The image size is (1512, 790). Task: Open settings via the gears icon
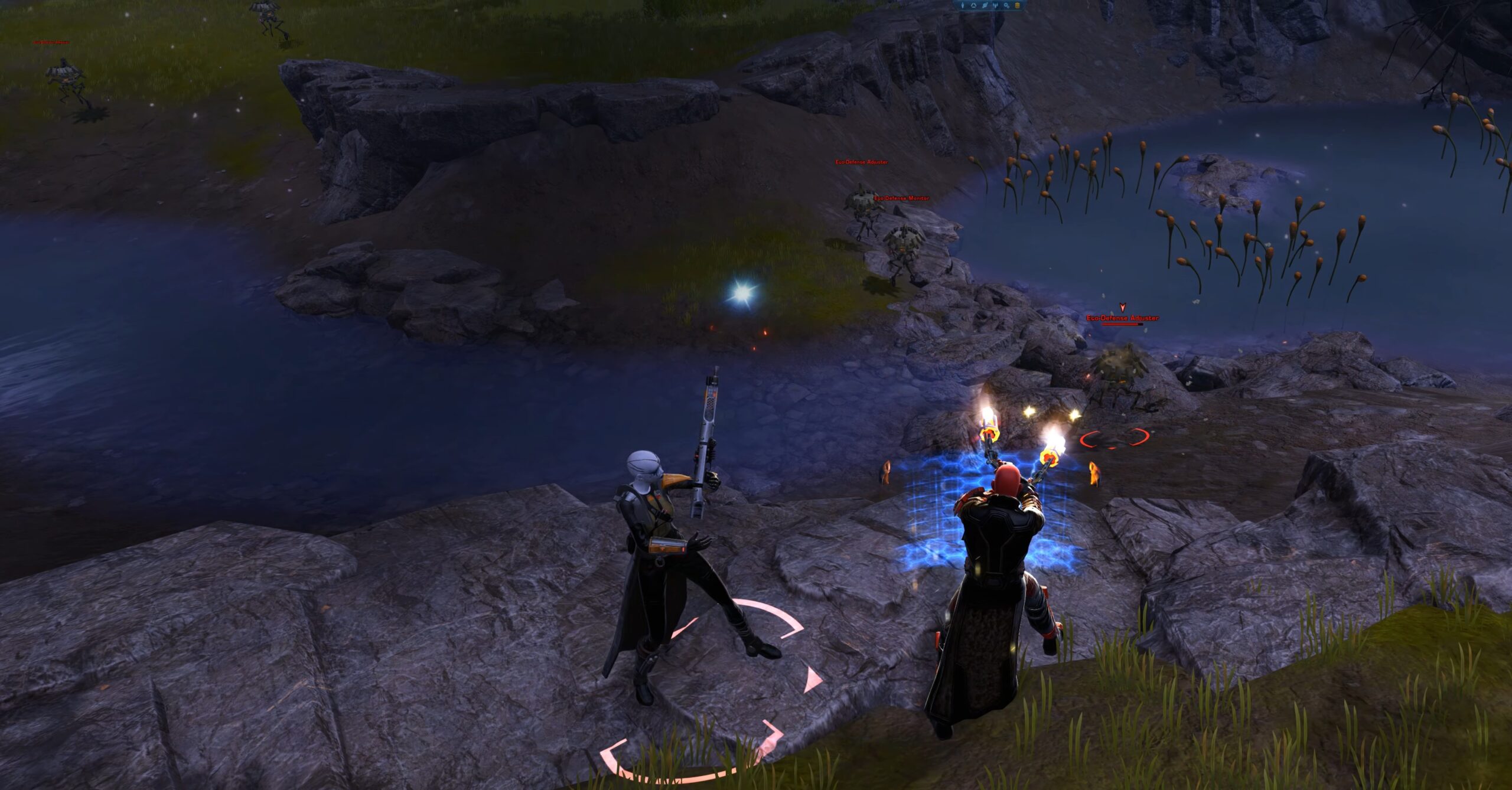click(1006, 6)
